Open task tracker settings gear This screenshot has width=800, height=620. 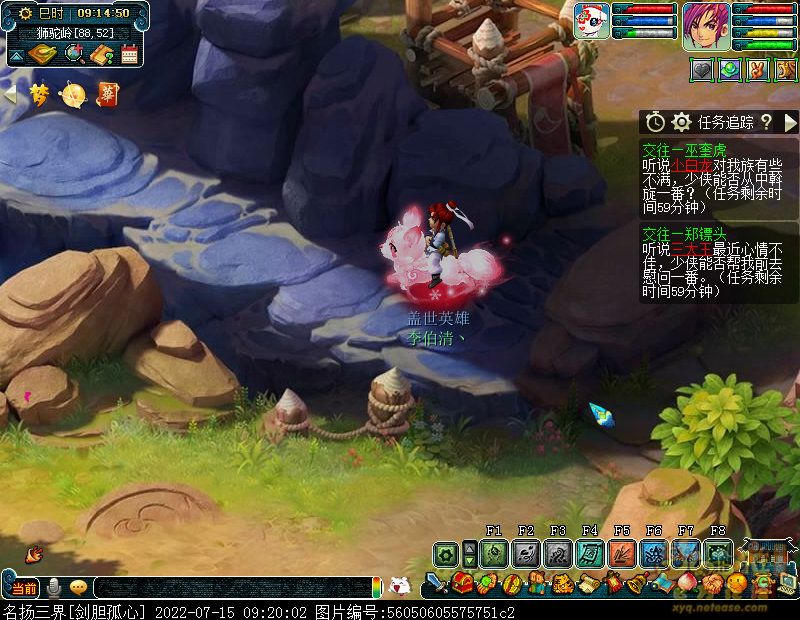[682, 122]
